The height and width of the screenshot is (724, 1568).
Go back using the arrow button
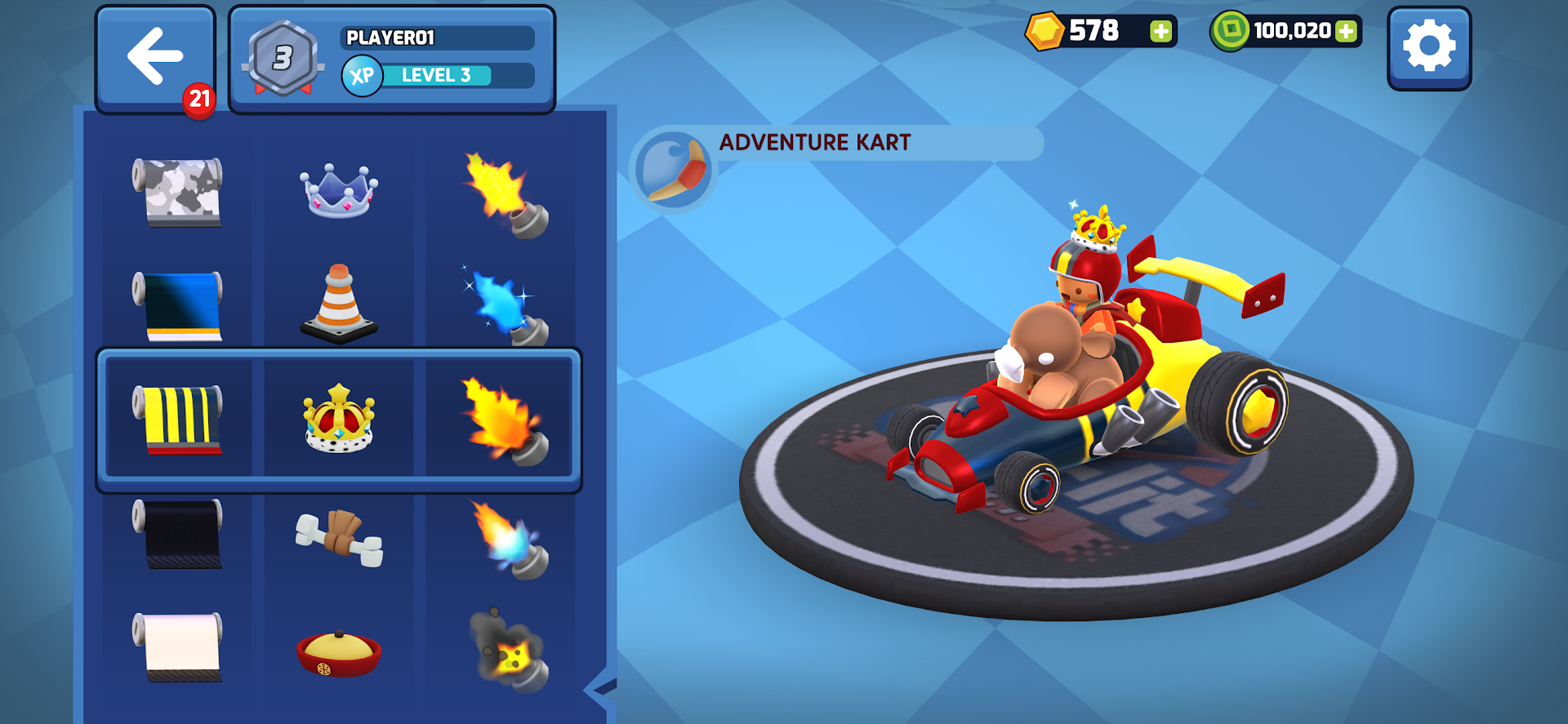pos(155,55)
